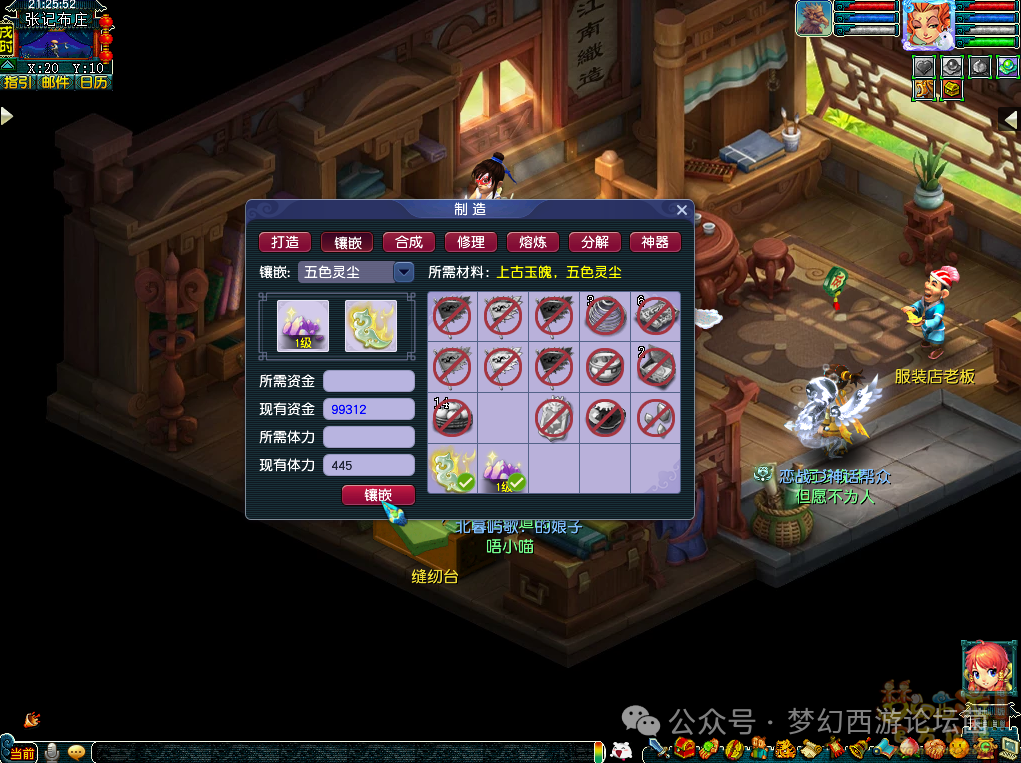This screenshot has height=763, width=1021.
Task: Click the jade dragon material slot on the left
Action: [x=371, y=326]
